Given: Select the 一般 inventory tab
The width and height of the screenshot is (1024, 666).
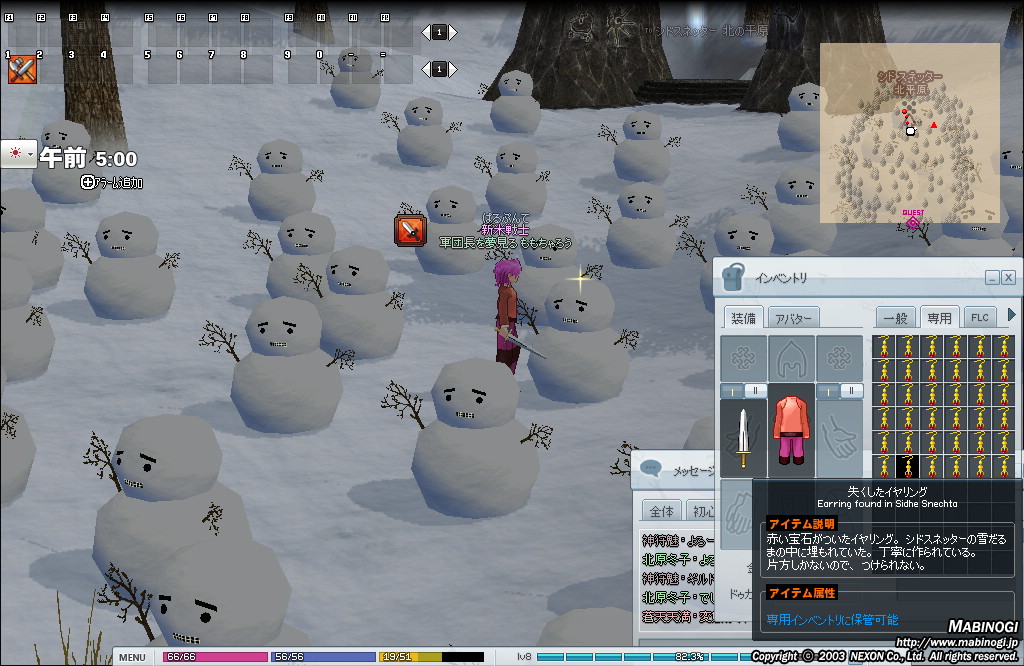Looking at the screenshot, I should coord(895,317).
